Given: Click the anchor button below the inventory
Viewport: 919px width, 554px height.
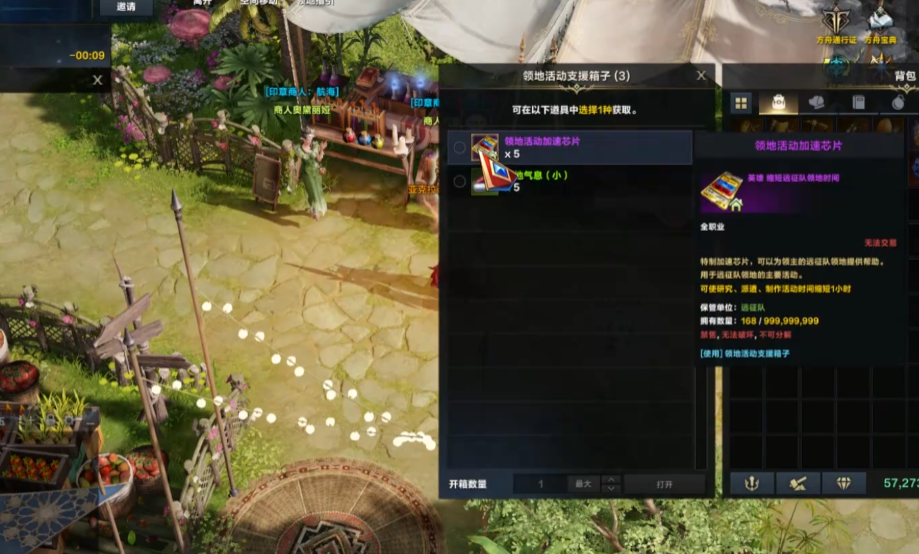Looking at the screenshot, I should (x=751, y=484).
